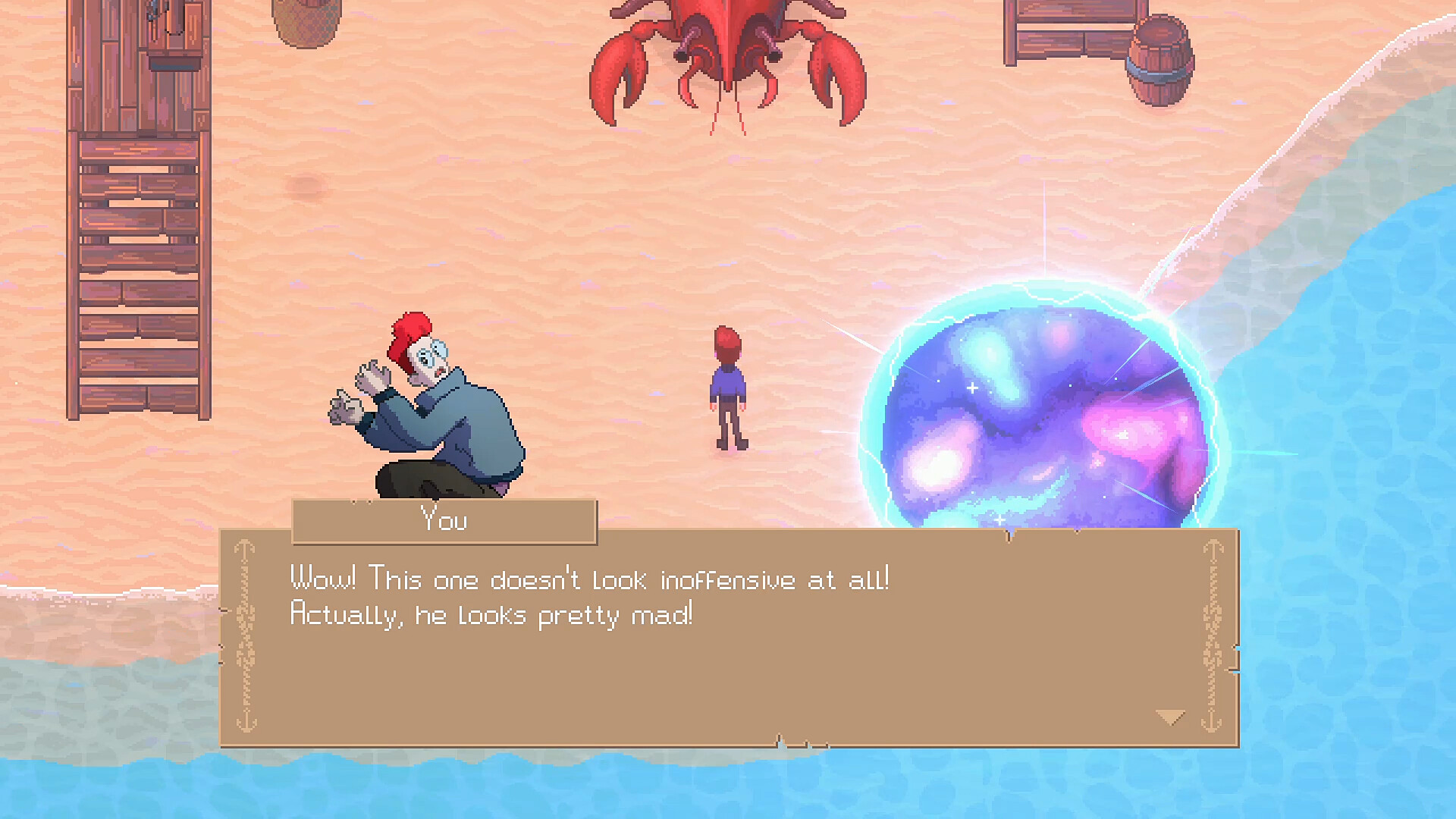Viewport: 1456px width, 819px height.
Task: Click the wooden crate in the top right
Action: (x=1069, y=30)
